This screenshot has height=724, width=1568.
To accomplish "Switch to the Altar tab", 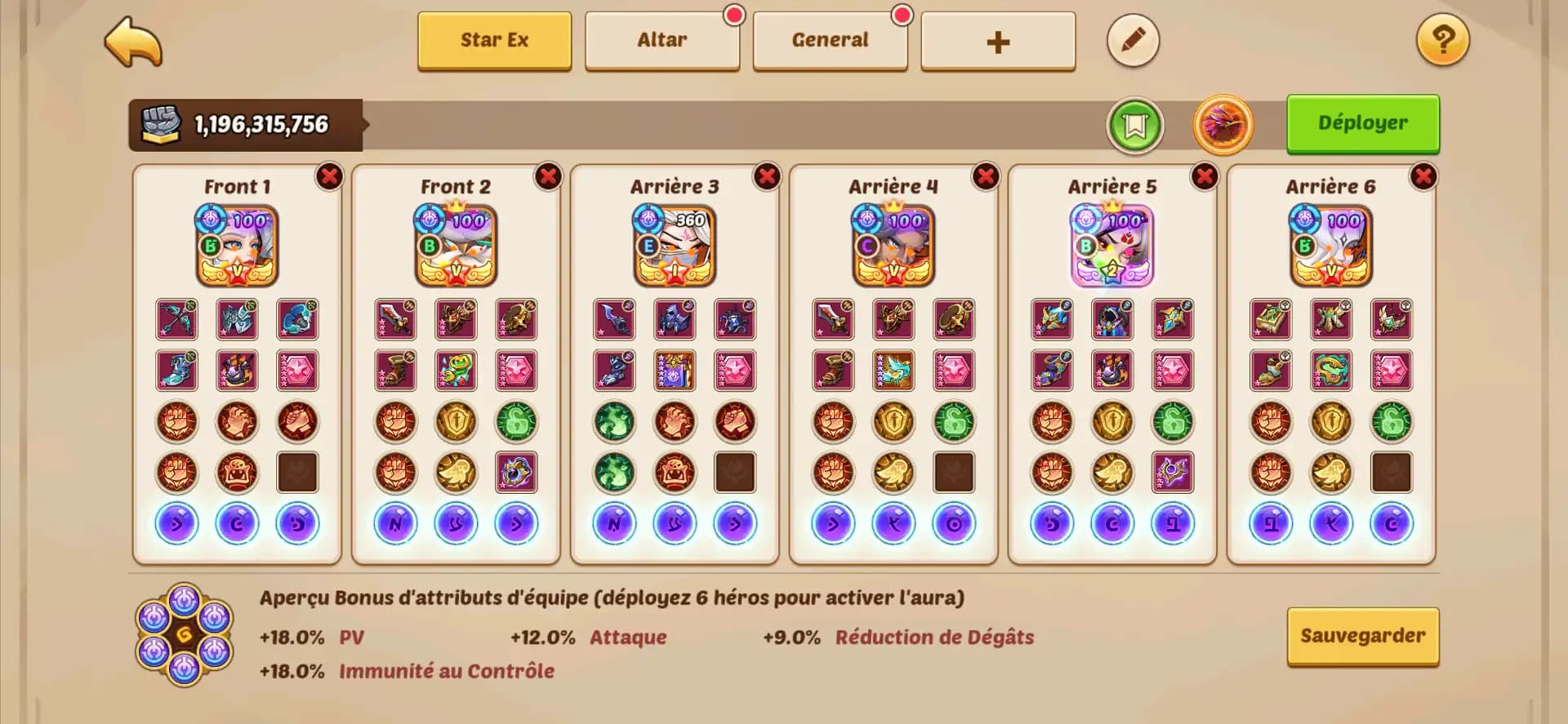I will [662, 38].
